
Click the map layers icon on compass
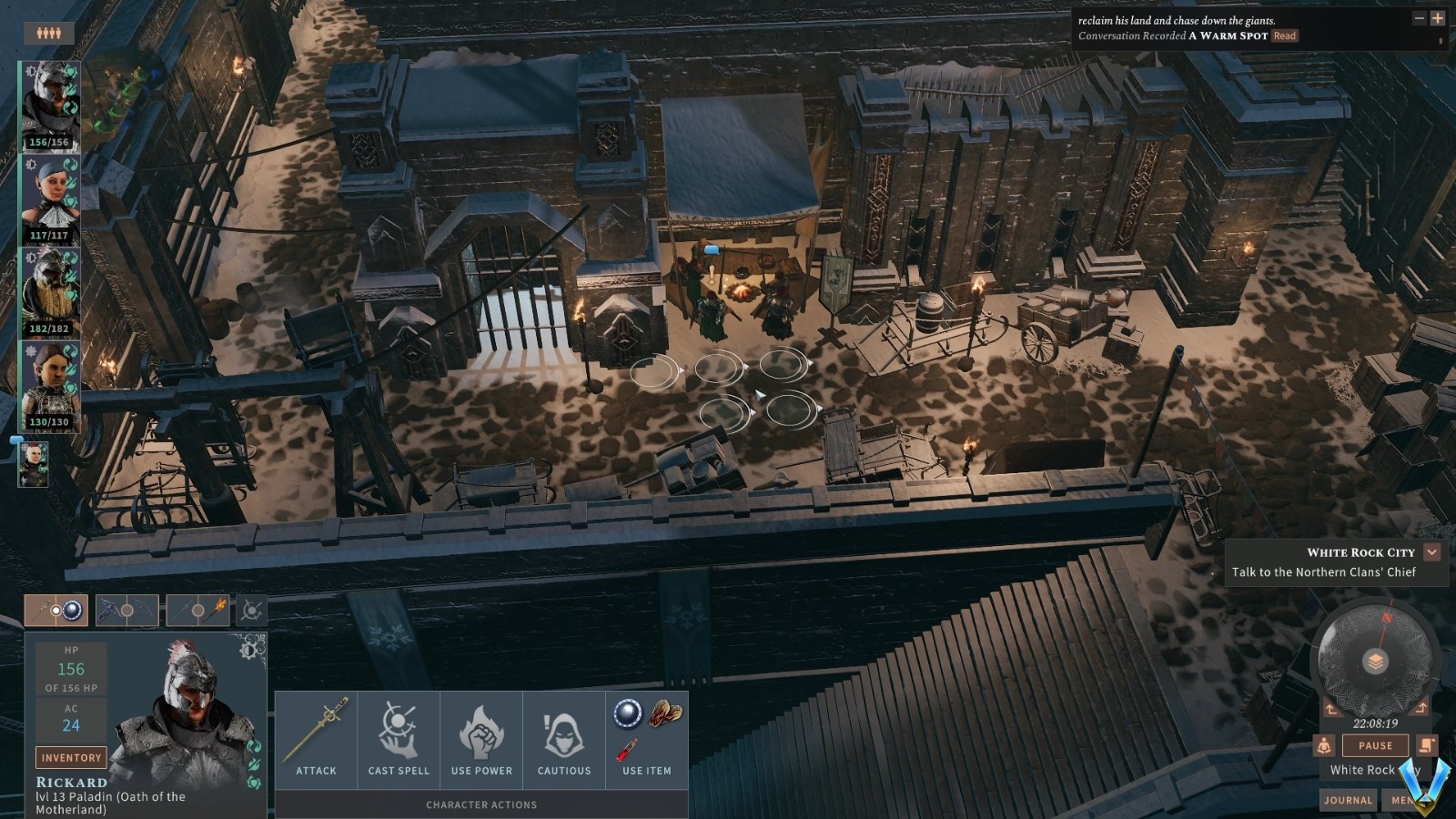tap(1376, 662)
